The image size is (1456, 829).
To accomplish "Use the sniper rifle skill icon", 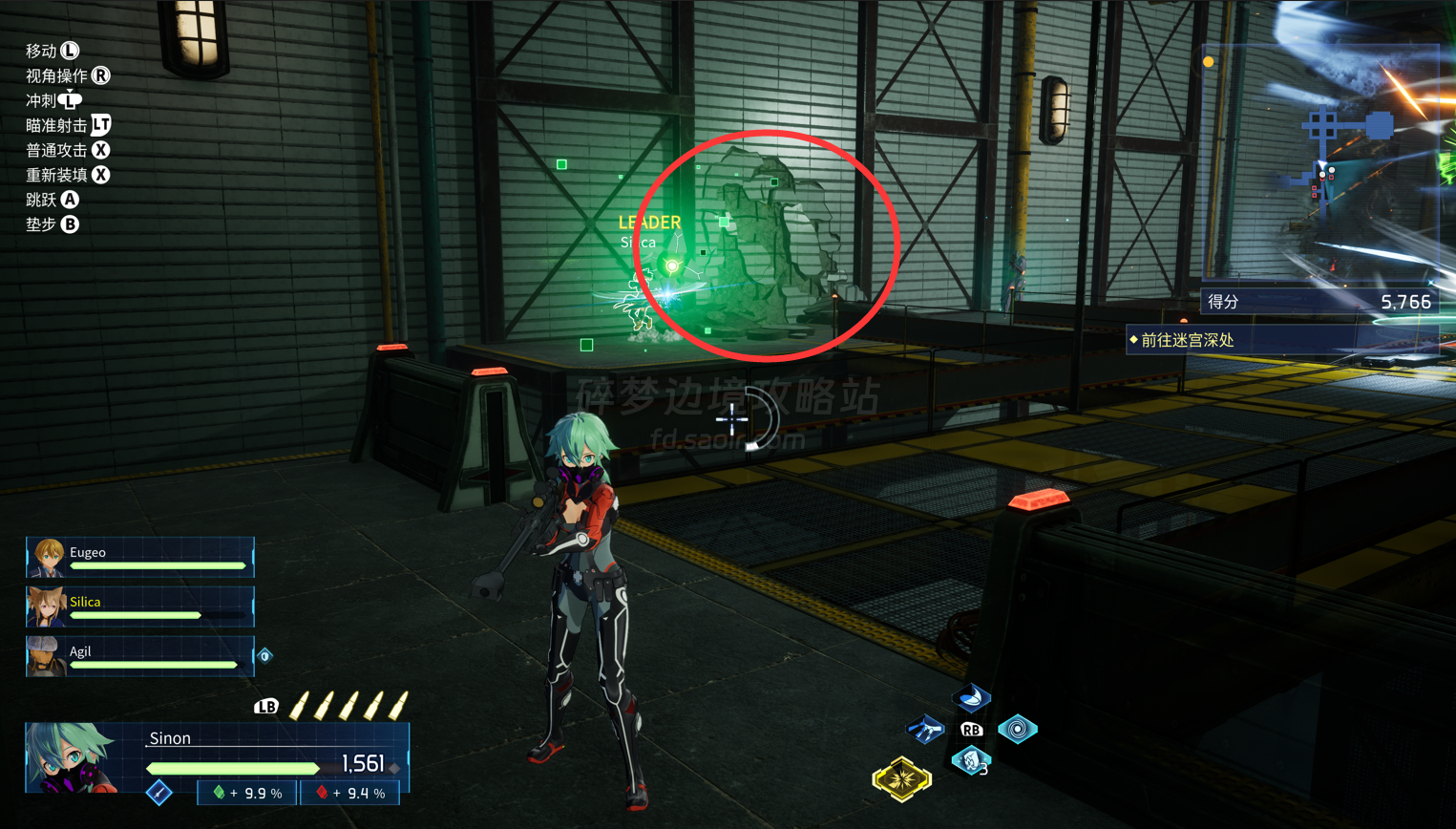I will 924,731.
